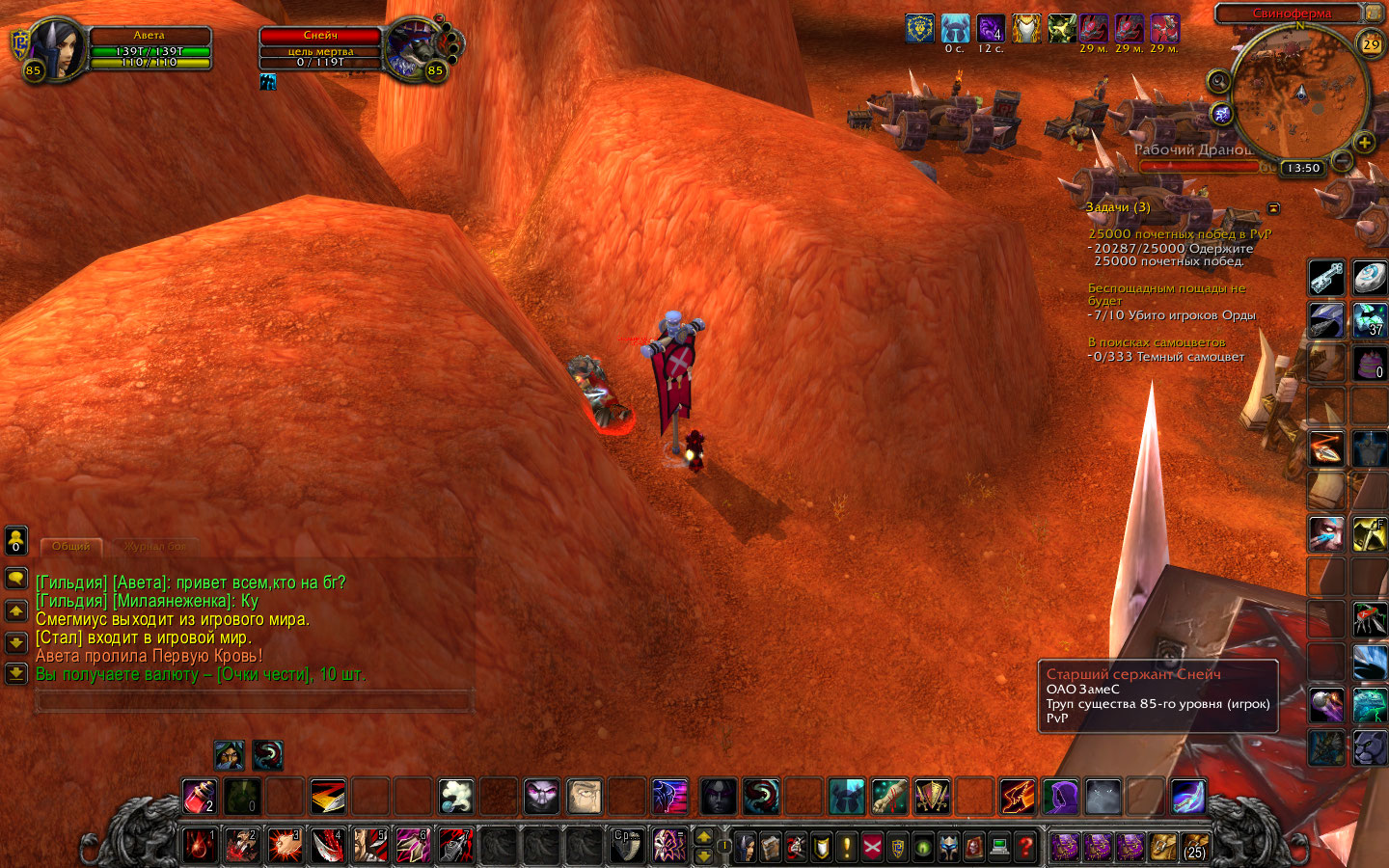Select the Общий chat tab
Screen dimensions: 1389x868
click(70, 547)
